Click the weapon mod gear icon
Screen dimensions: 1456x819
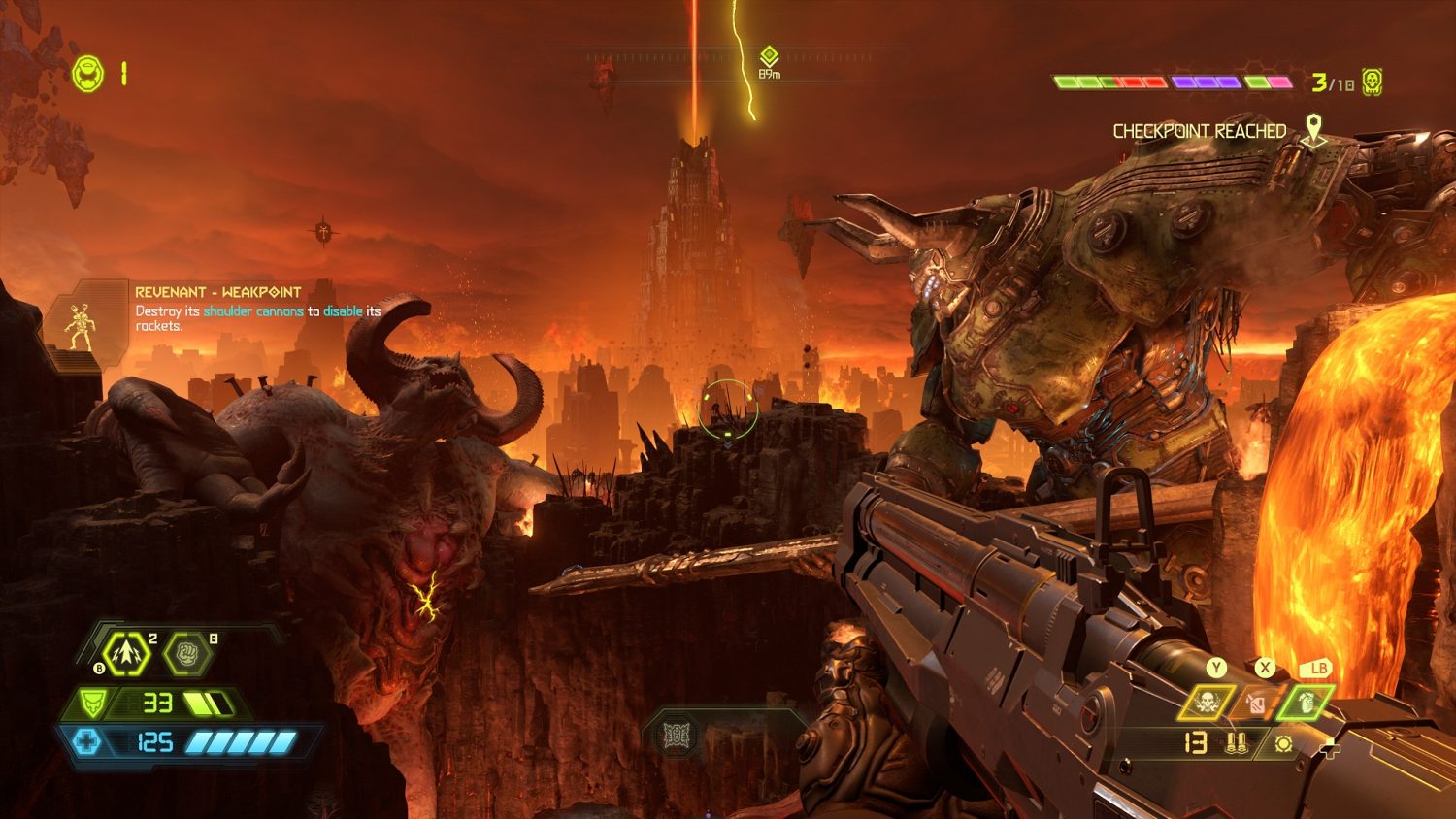(1283, 744)
